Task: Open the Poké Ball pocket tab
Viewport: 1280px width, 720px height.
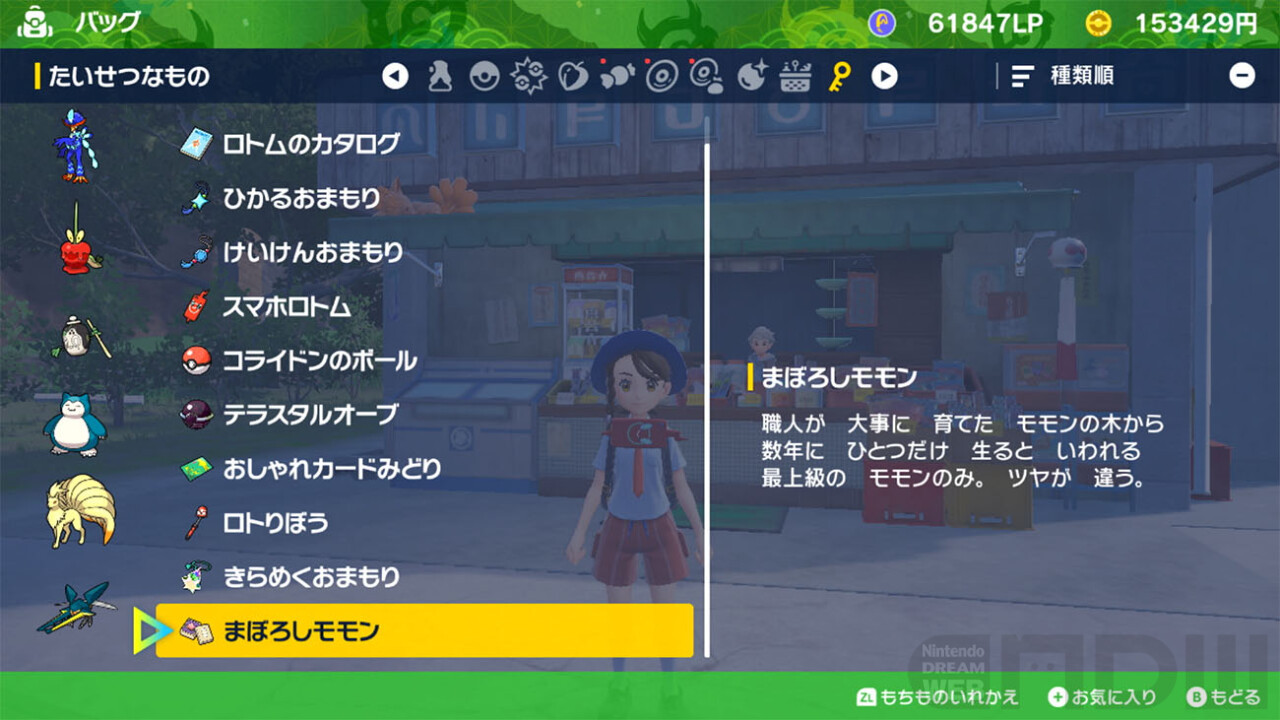Action: [x=485, y=76]
